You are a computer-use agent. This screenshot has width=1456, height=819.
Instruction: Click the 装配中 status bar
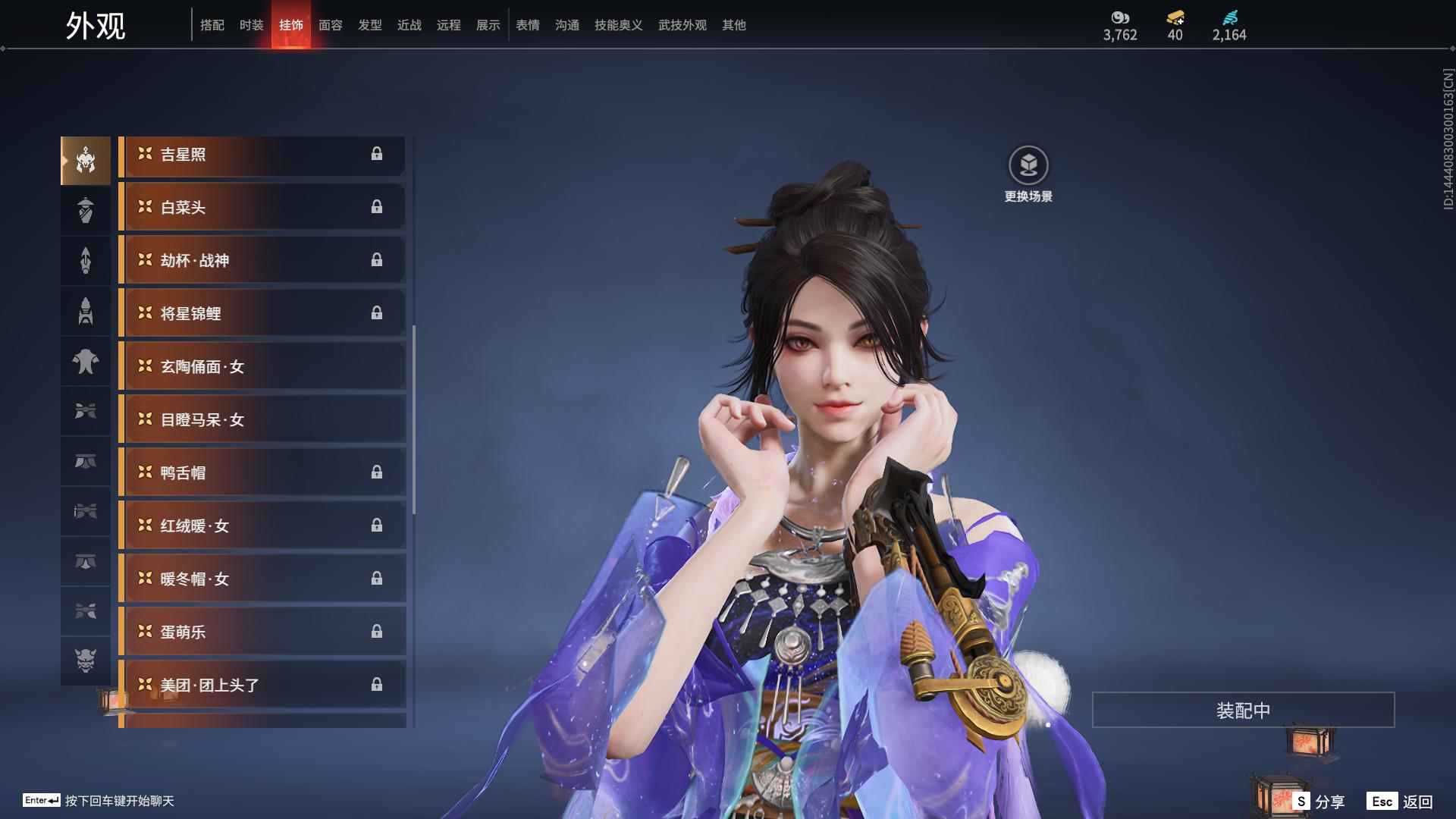(1242, 710)
